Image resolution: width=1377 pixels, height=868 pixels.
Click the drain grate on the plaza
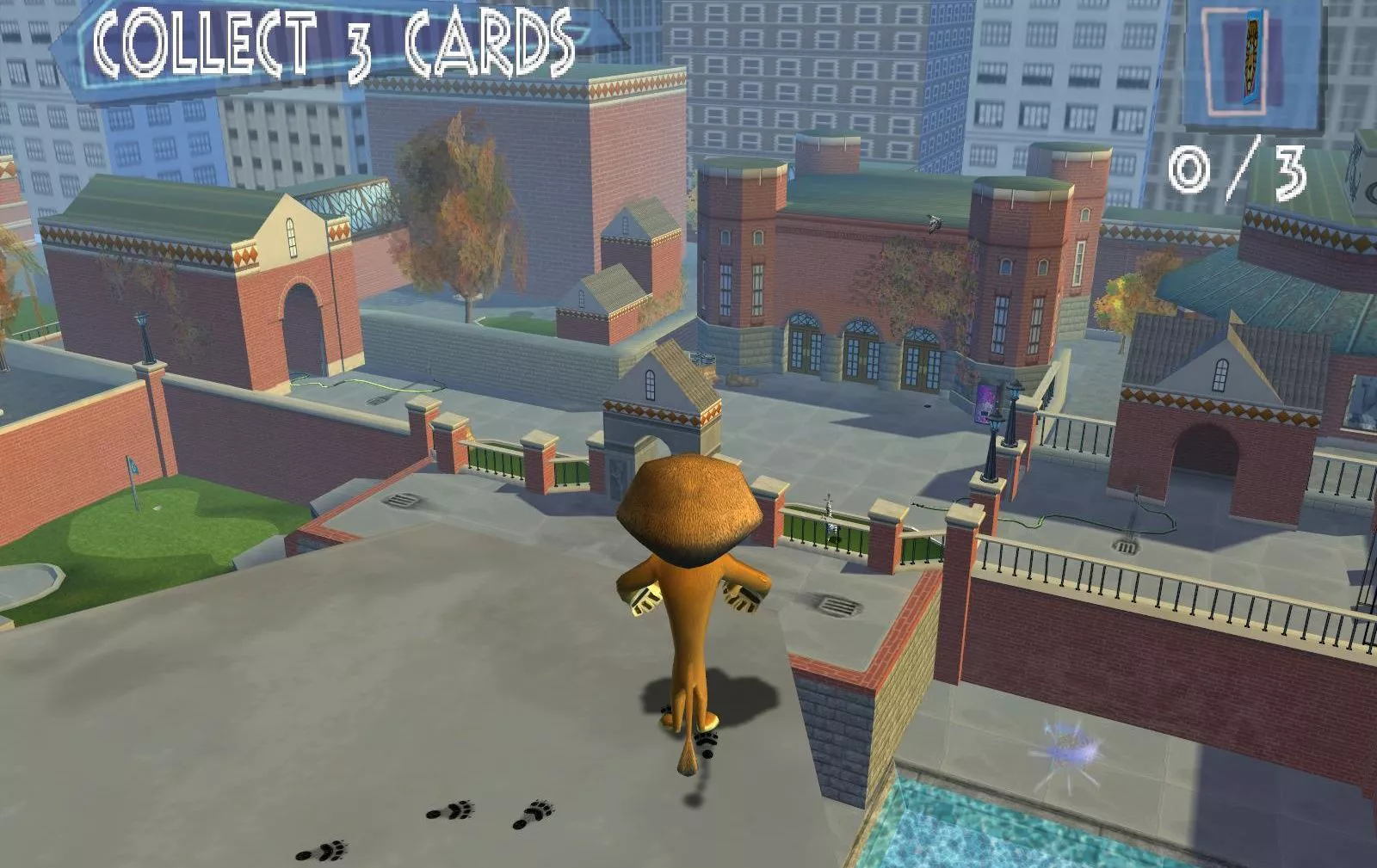click(x=400, y=500)
